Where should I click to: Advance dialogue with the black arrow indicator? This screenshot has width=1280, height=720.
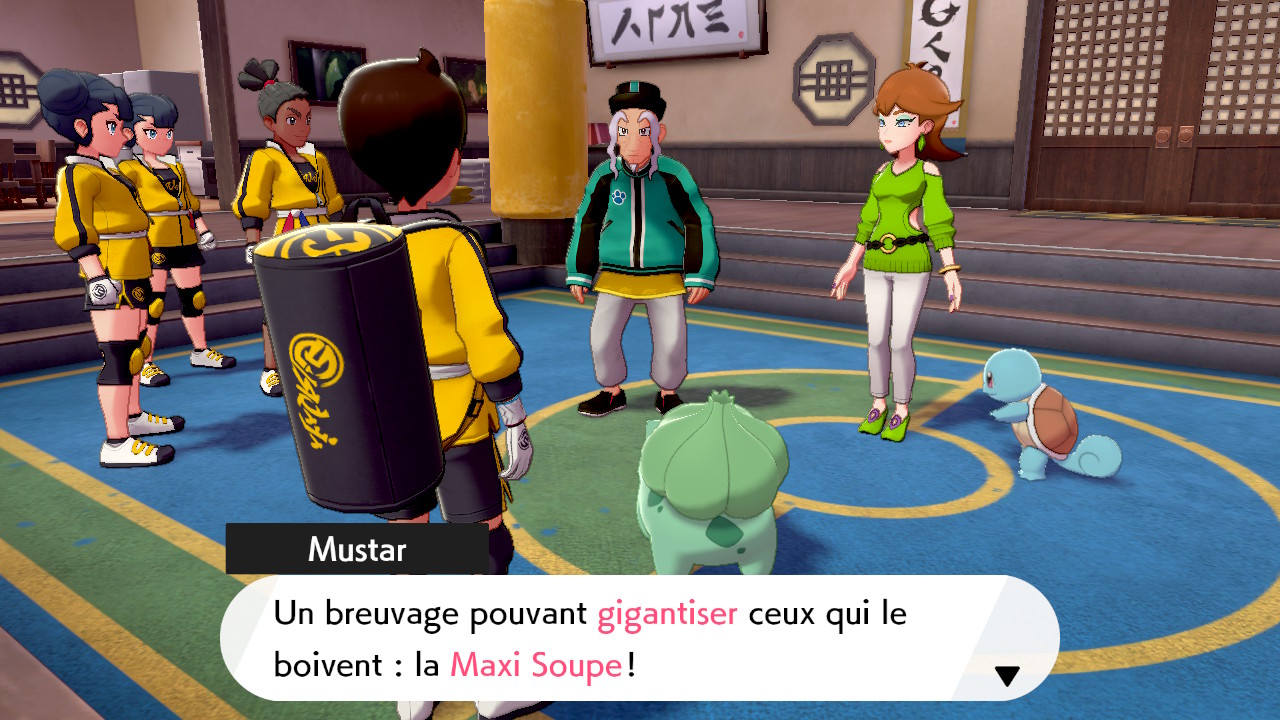tap(1007, 676)
